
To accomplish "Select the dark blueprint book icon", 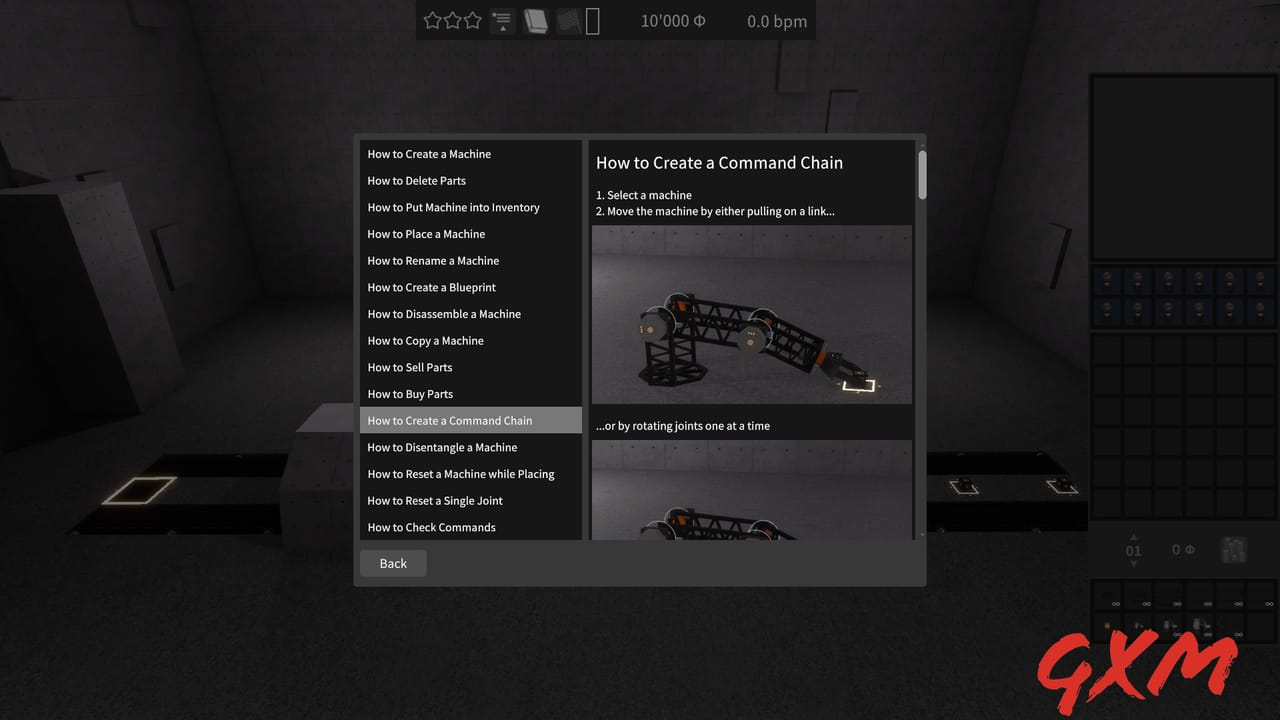I will 566,20.
